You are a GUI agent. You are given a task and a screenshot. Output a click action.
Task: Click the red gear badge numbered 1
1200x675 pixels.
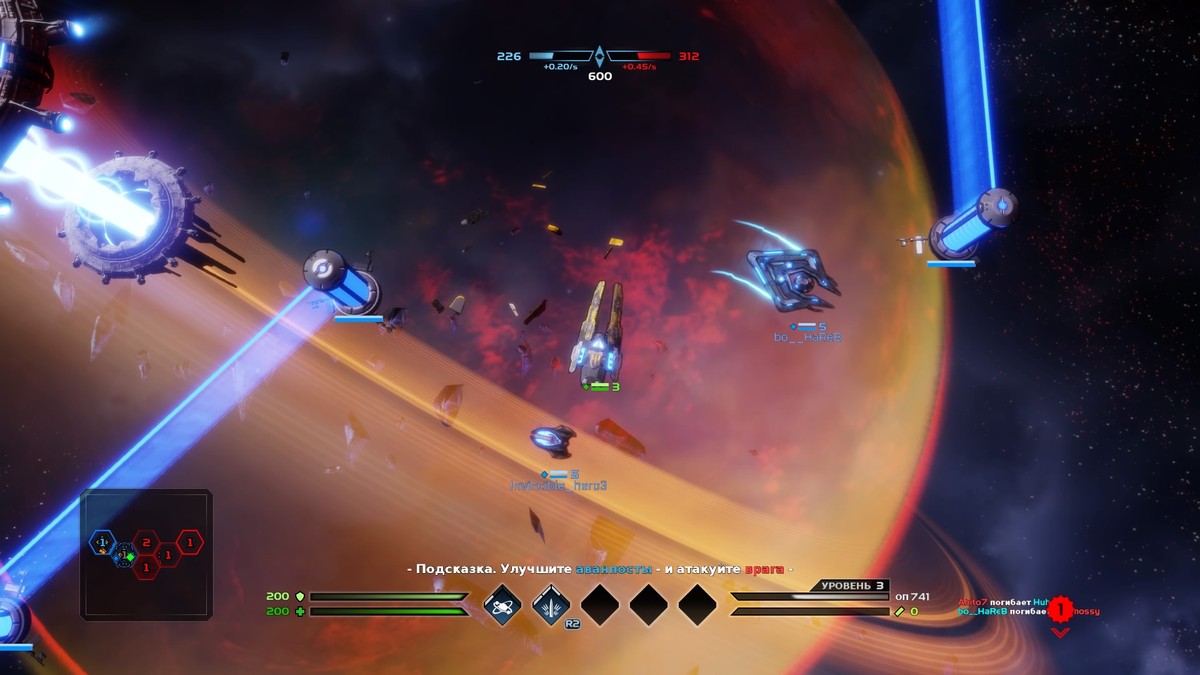(1060, 608)
